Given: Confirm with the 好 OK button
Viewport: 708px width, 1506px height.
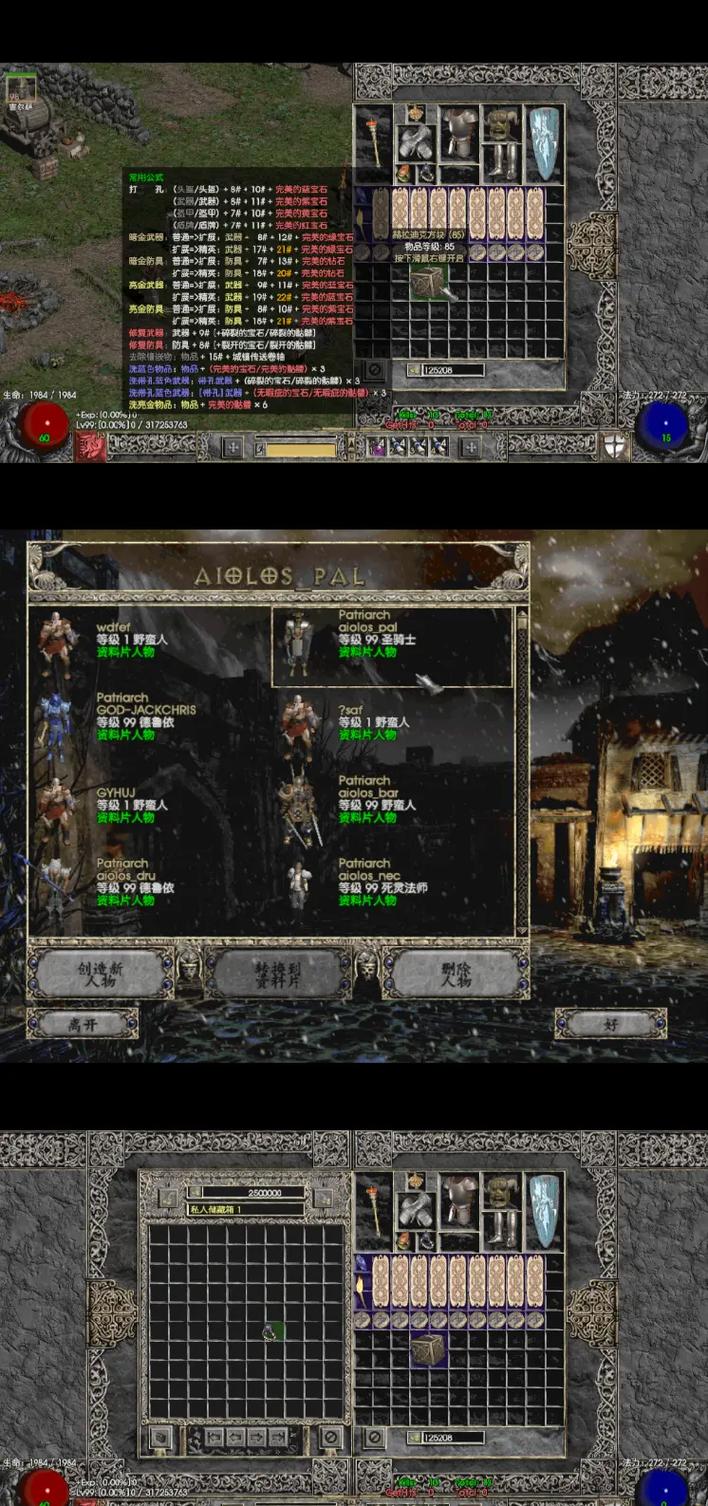Looking at the screenshot, I should (610, 1025).
